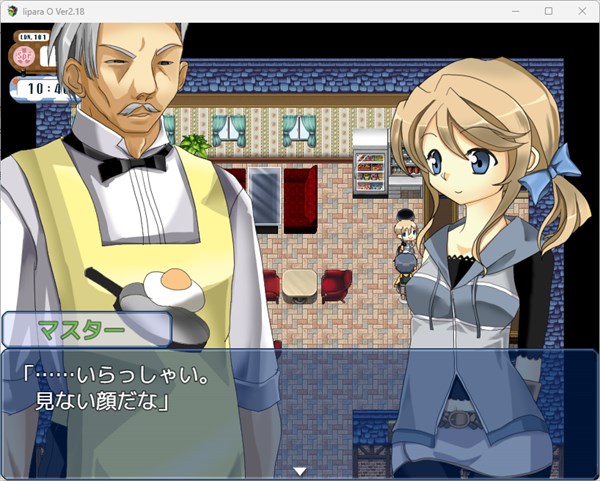
Task: Advance dialogue with the white arrow indicator
Action: (x=299, y=470)
